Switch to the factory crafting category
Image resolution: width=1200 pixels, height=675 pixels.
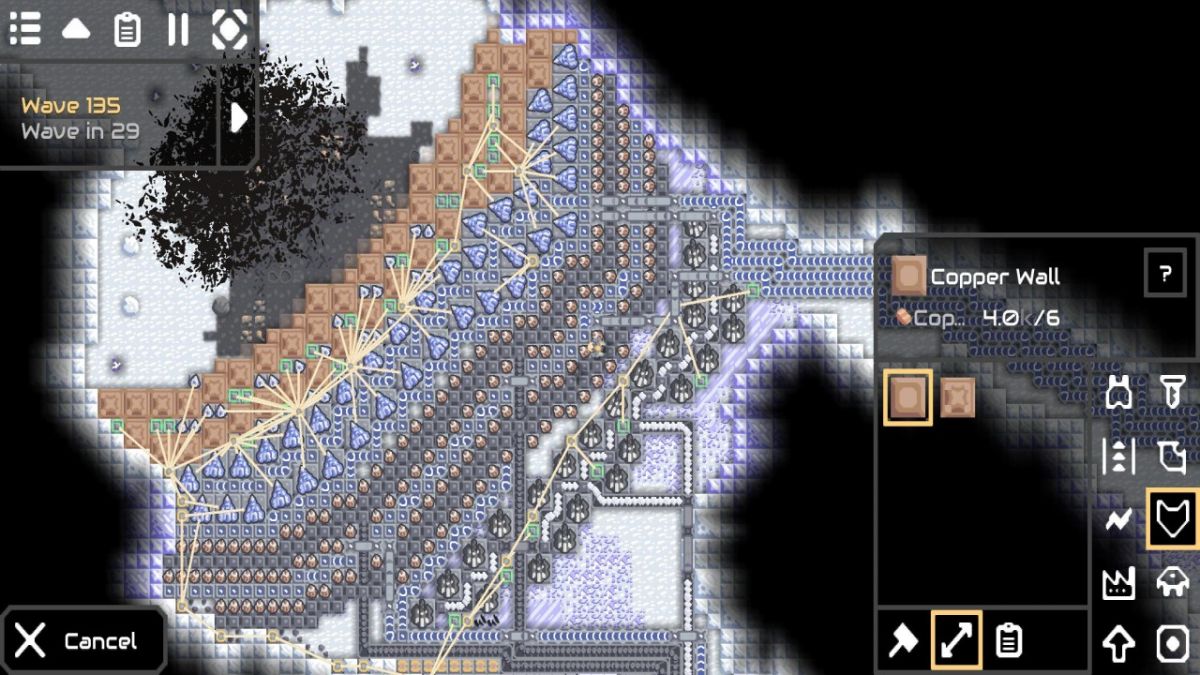(1118, 582)
